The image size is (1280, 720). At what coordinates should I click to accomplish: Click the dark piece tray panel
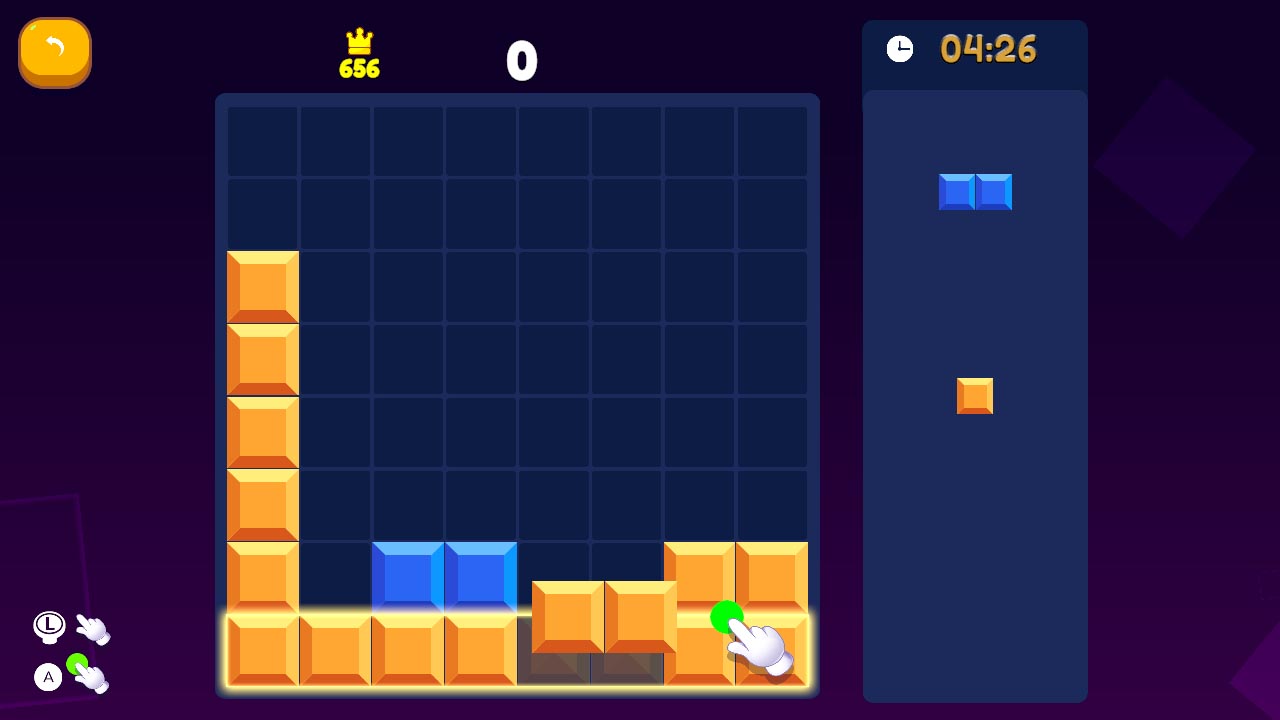click(975, 550)
